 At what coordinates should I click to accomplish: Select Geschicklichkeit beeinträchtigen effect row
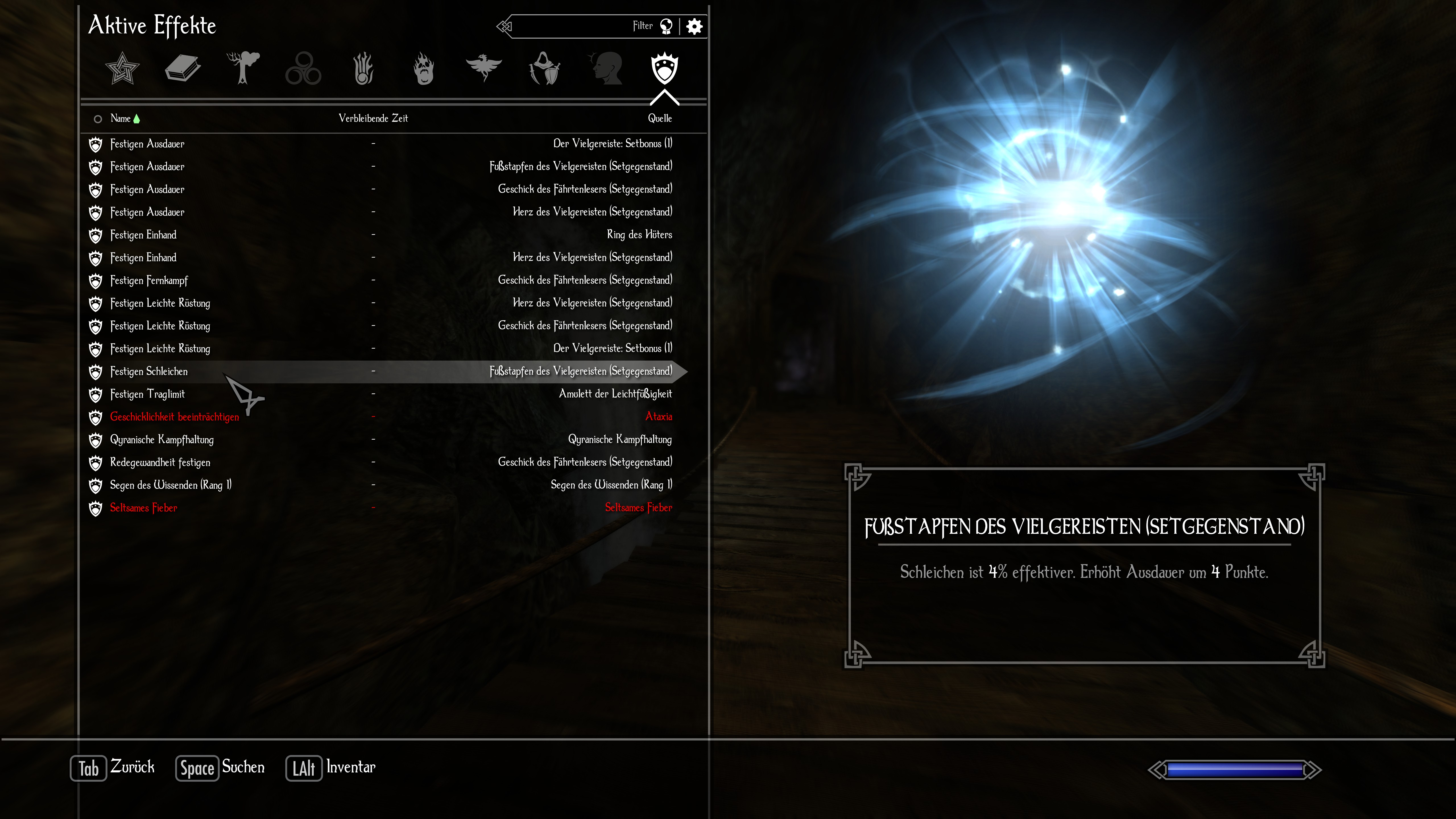(x=174, y=417)
